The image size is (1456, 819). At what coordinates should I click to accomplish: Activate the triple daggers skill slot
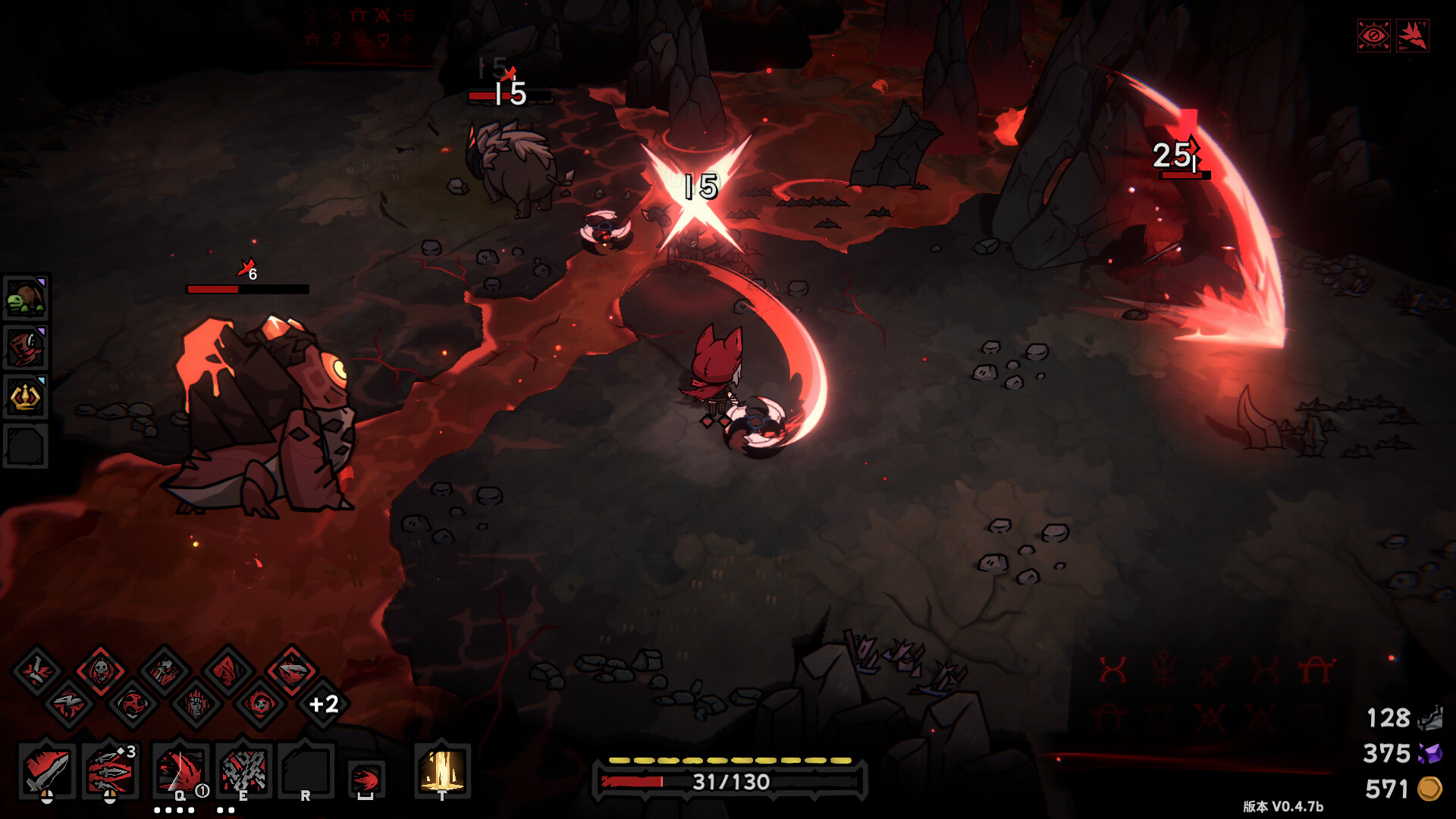[x=111, y=770]
